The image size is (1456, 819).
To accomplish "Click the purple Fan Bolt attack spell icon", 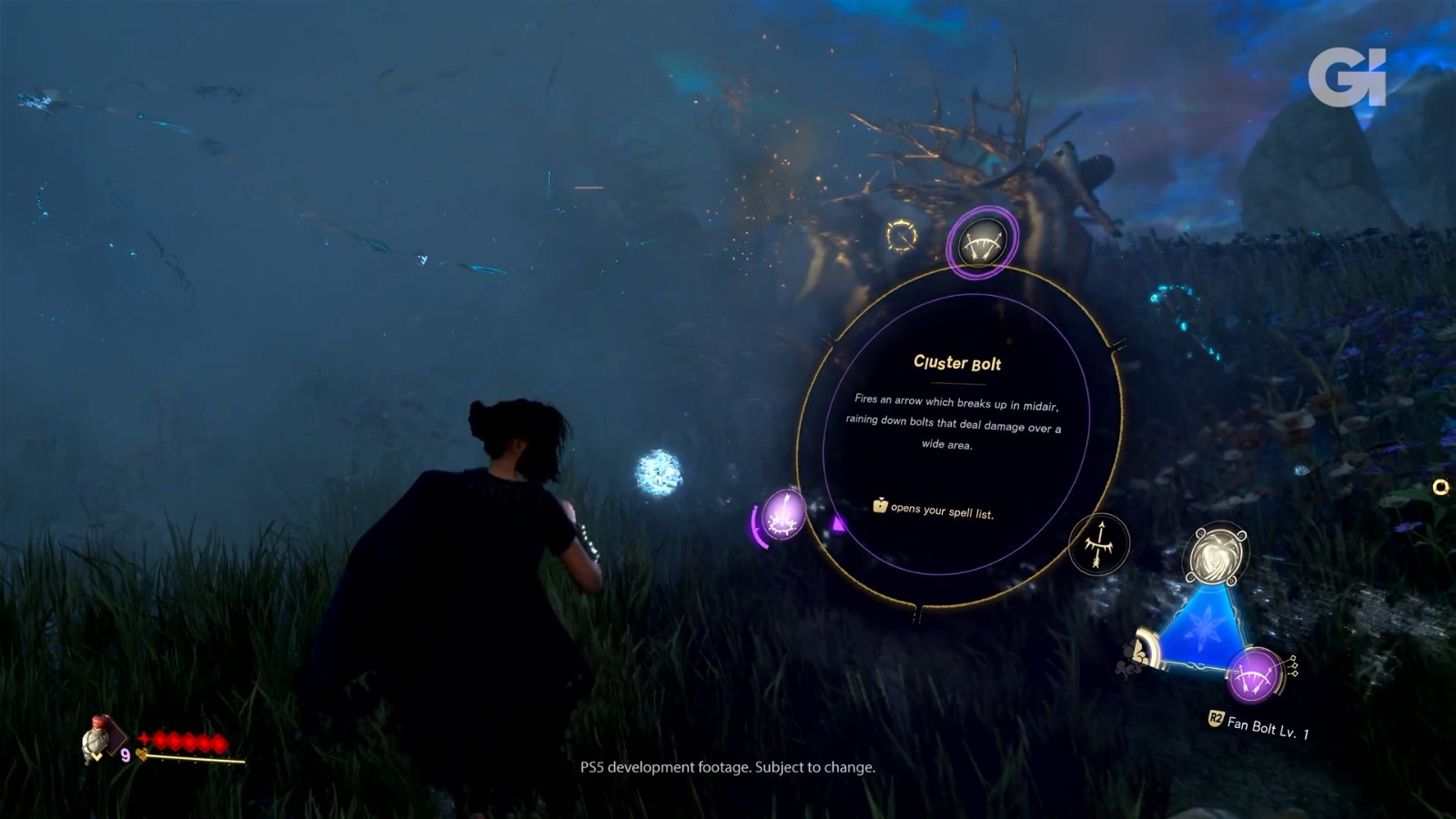I will [x=1255, y=675].
